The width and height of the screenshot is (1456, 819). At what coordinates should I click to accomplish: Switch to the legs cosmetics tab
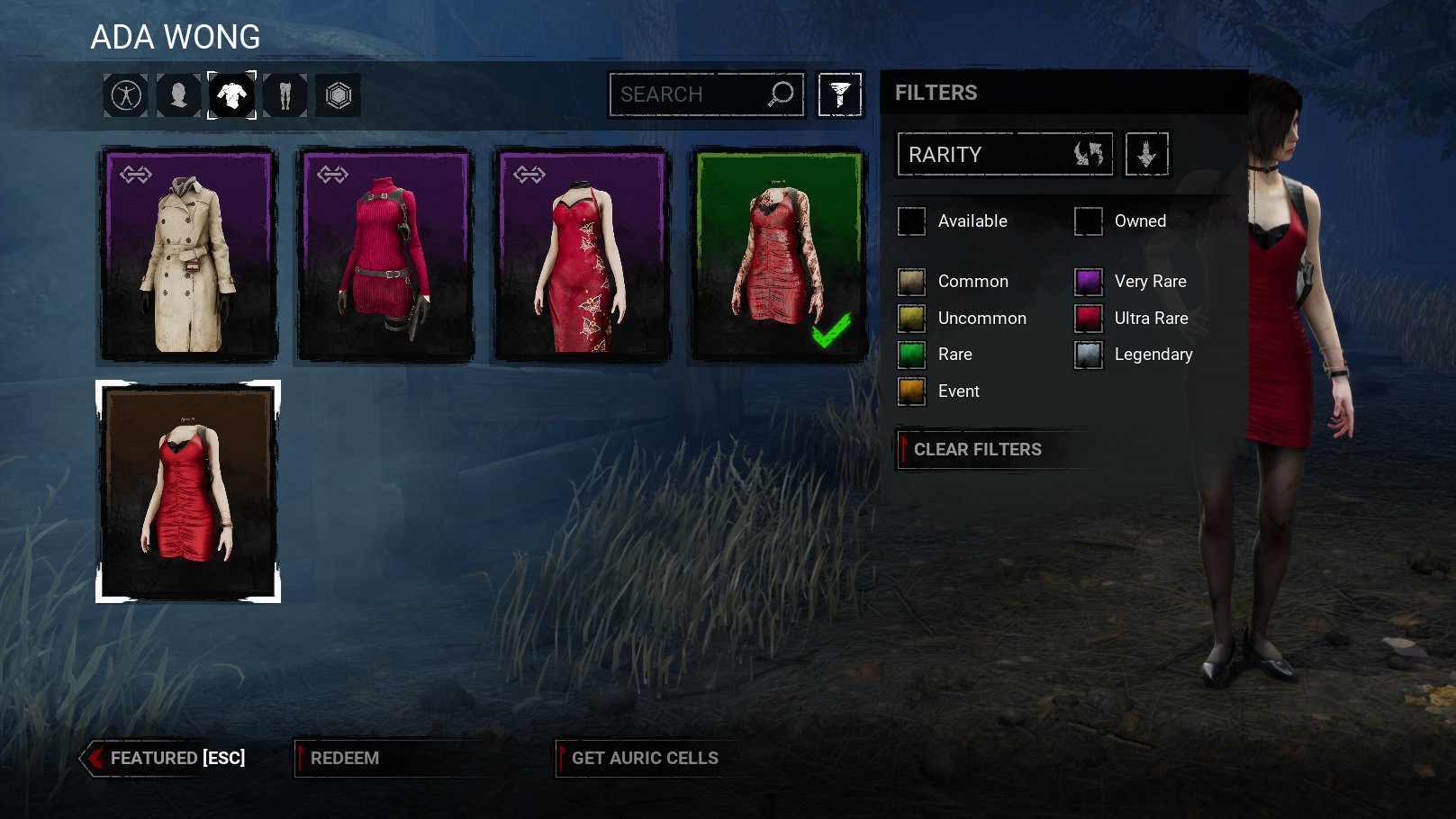click(x=285, y=95)
